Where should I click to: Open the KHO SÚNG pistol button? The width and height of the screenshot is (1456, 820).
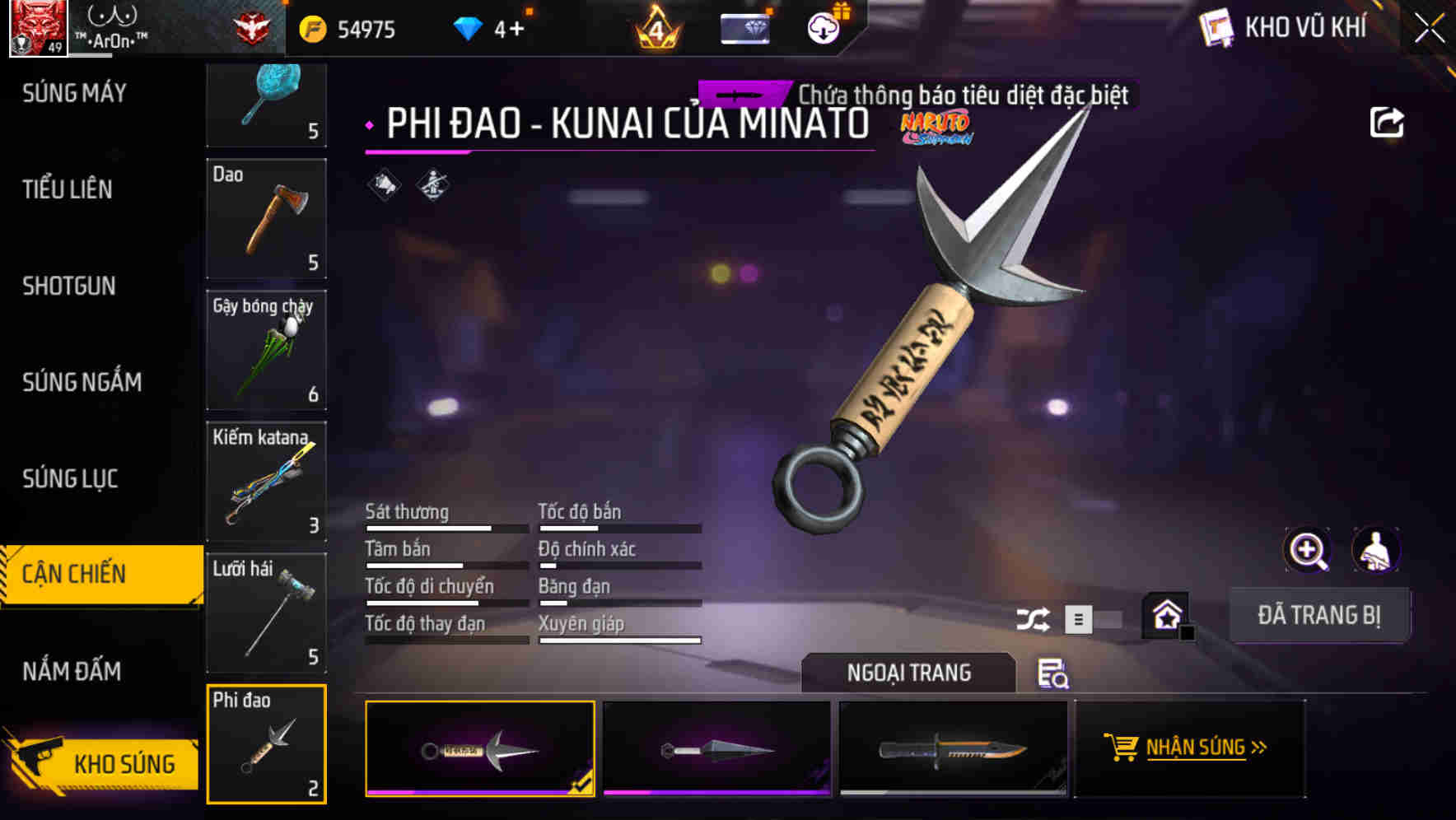point(101,763)
